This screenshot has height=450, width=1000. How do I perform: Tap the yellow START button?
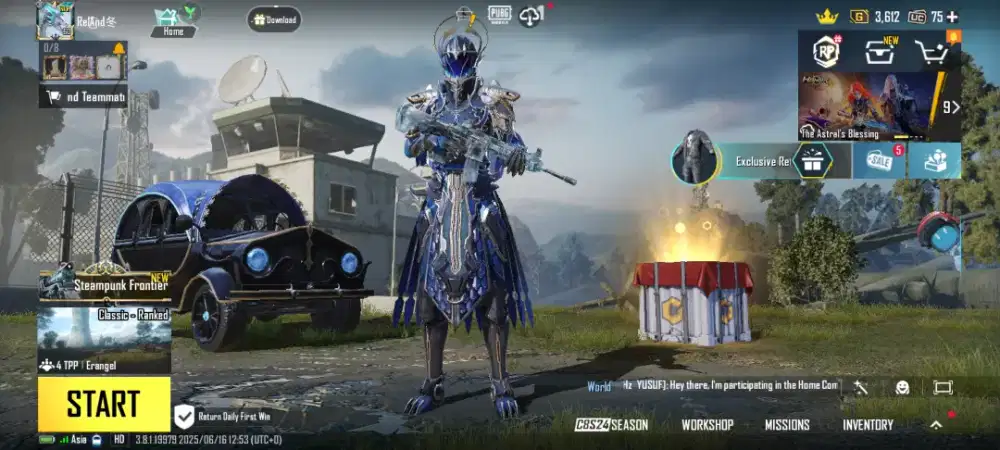tap(104, 404)
